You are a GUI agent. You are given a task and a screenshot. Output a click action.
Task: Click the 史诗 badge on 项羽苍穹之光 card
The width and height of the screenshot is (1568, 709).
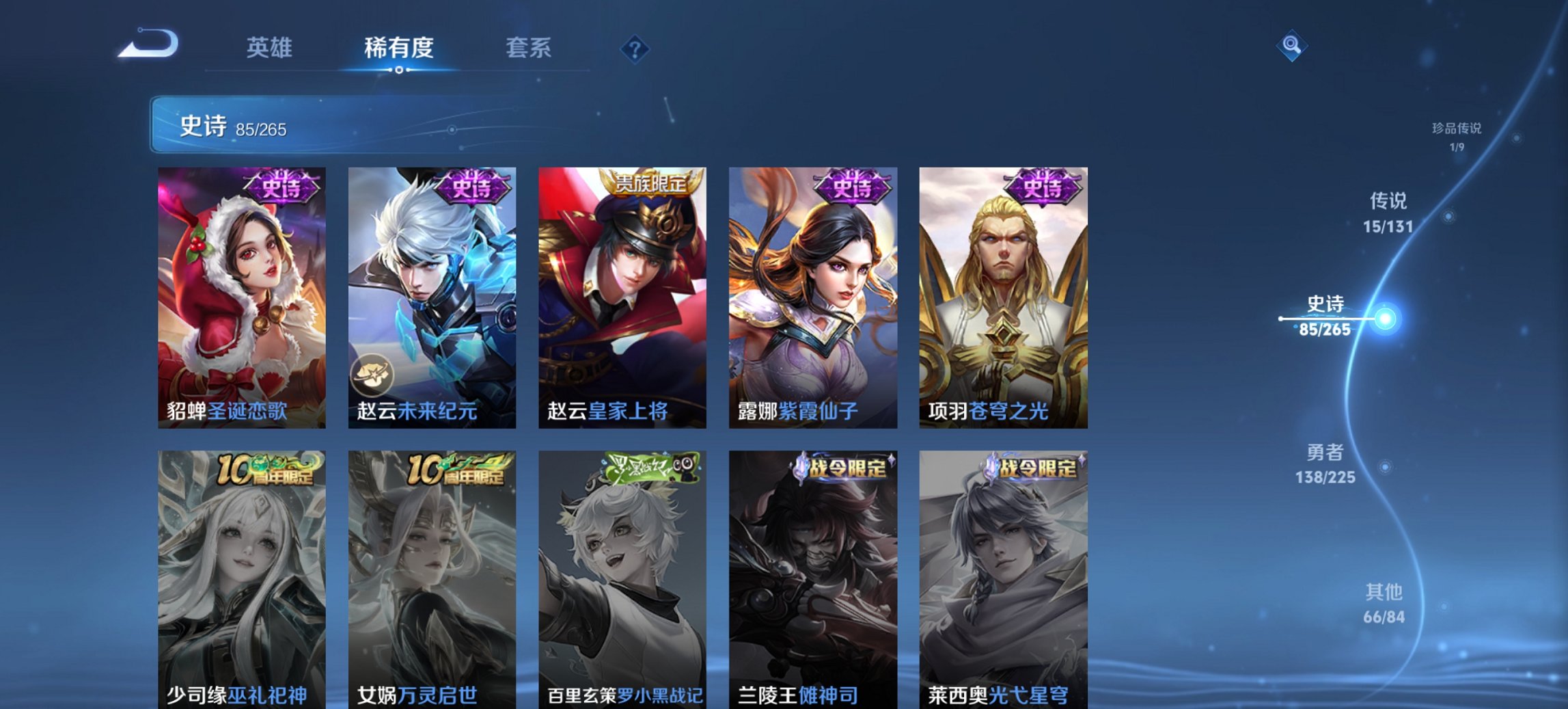click(1042, 185)
